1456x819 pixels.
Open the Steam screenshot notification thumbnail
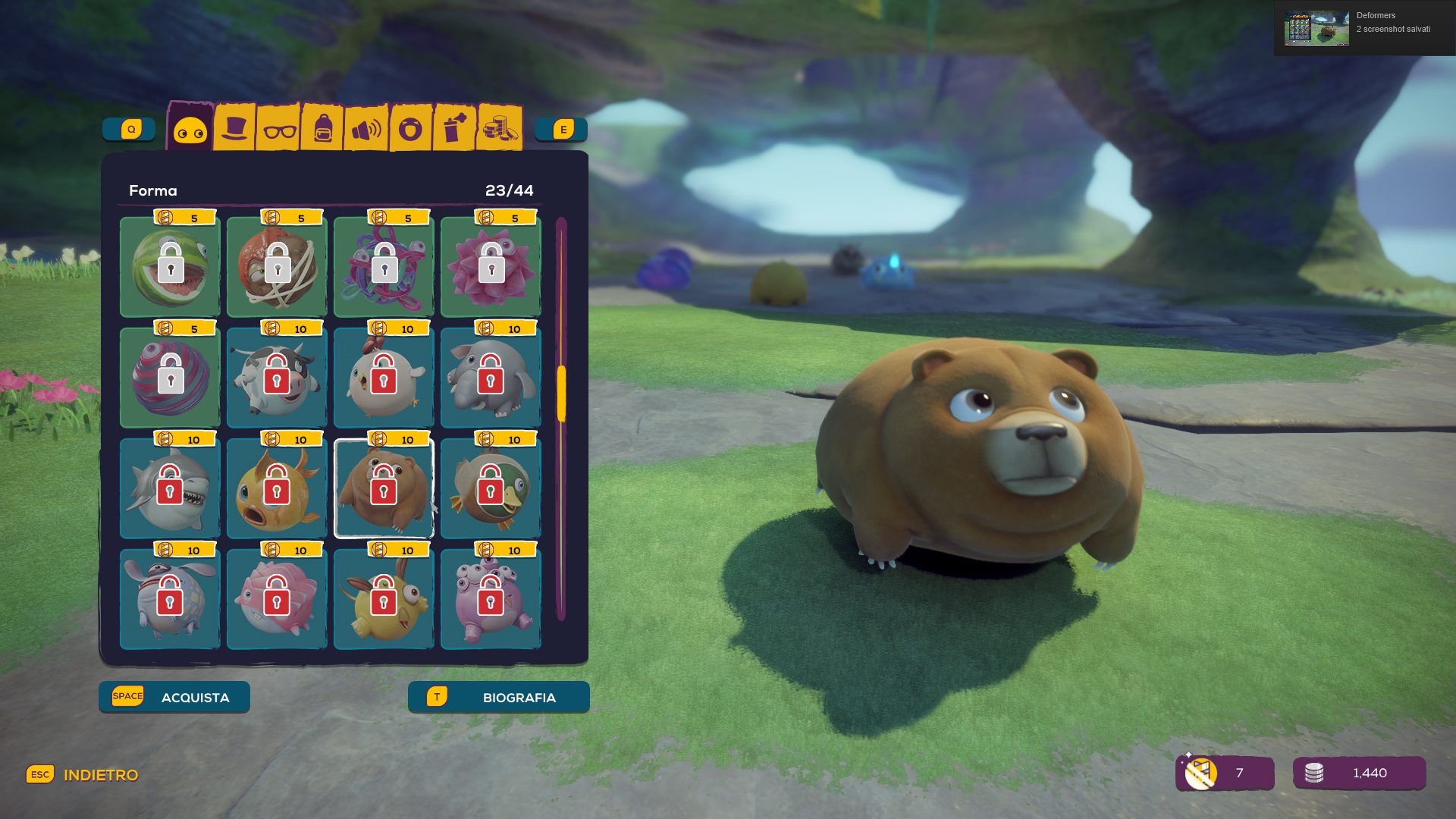coord(1316,28)
